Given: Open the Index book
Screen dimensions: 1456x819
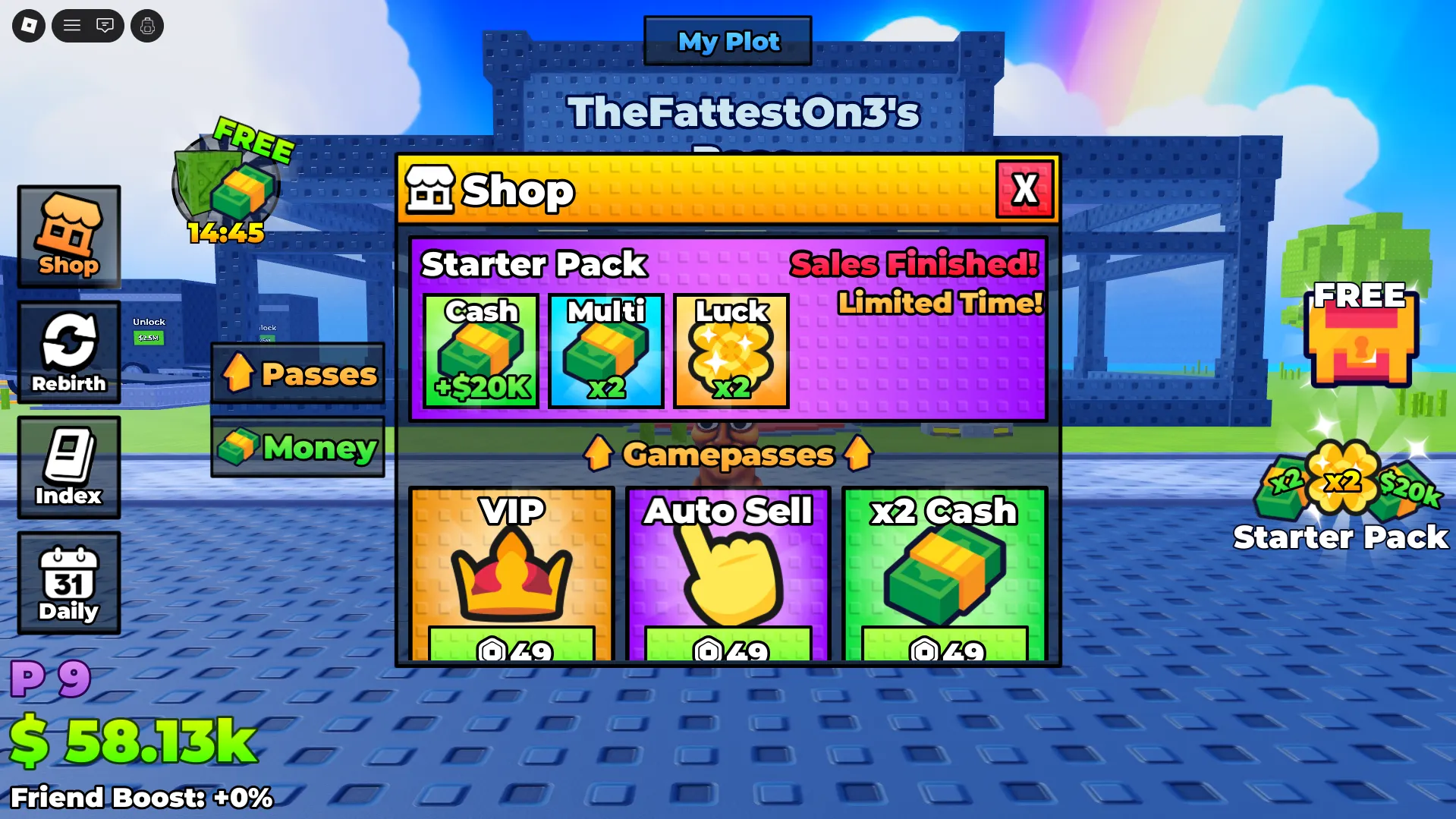Looking at the screenshot, I should 69,467.
